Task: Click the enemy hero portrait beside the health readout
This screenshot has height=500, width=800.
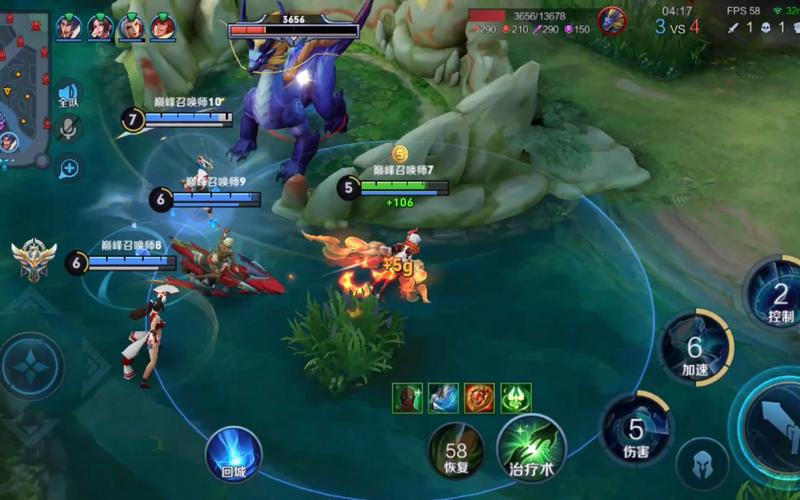Action: click(x=611, y=20)
